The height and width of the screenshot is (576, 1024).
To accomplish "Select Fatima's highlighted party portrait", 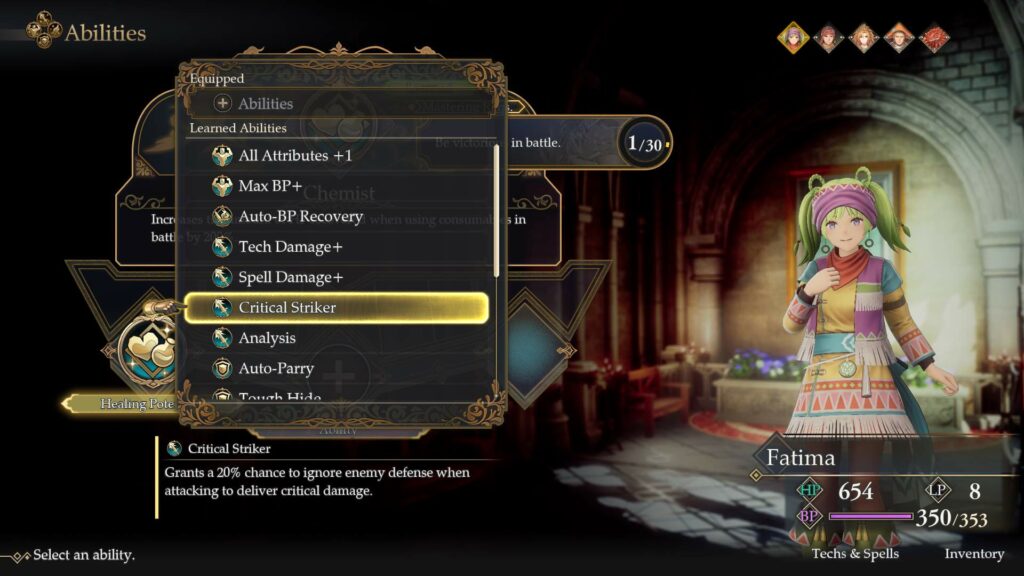I will tap(794, 38).
